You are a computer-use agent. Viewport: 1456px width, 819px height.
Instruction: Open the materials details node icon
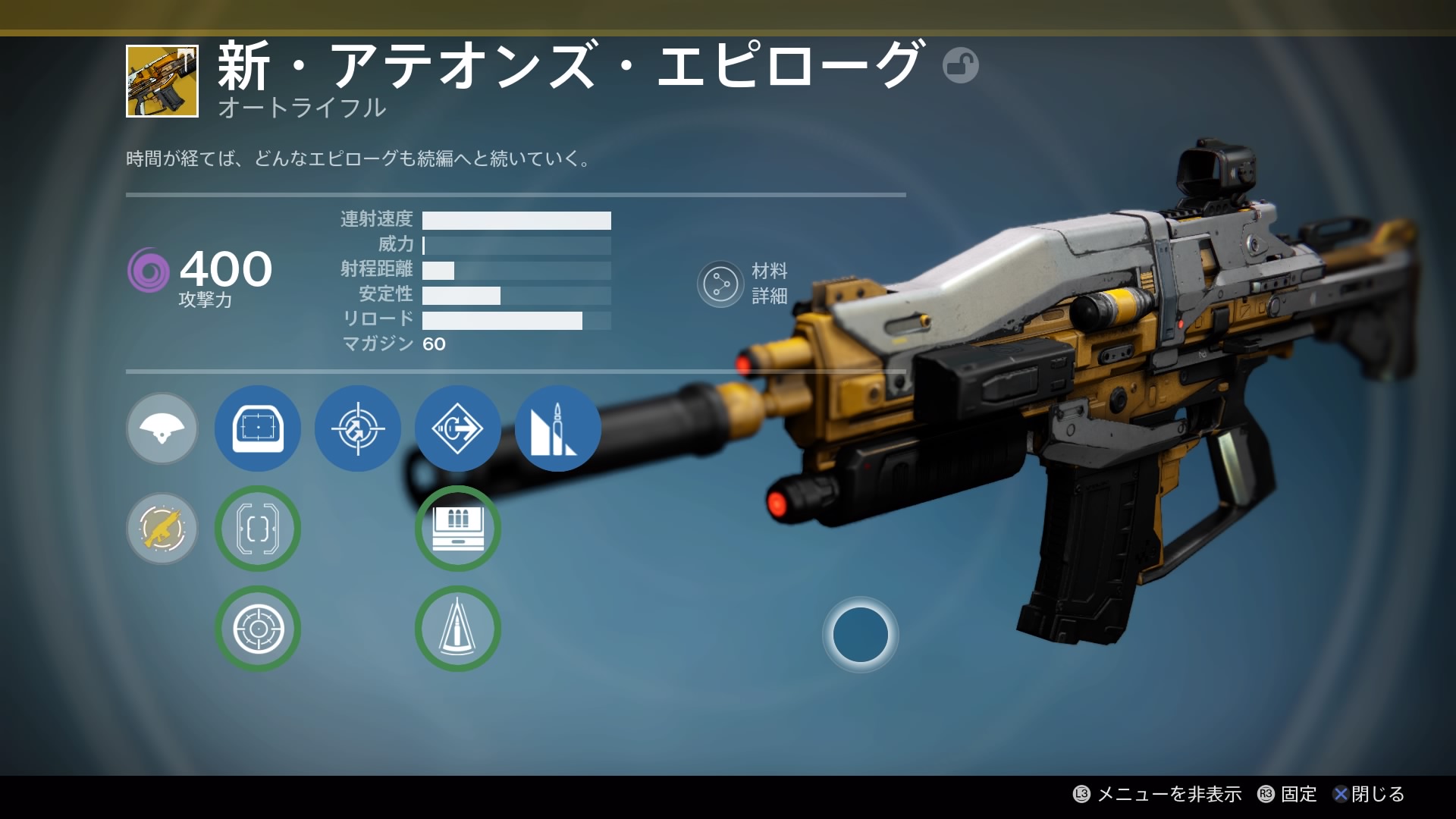click(x=720, y=284)
